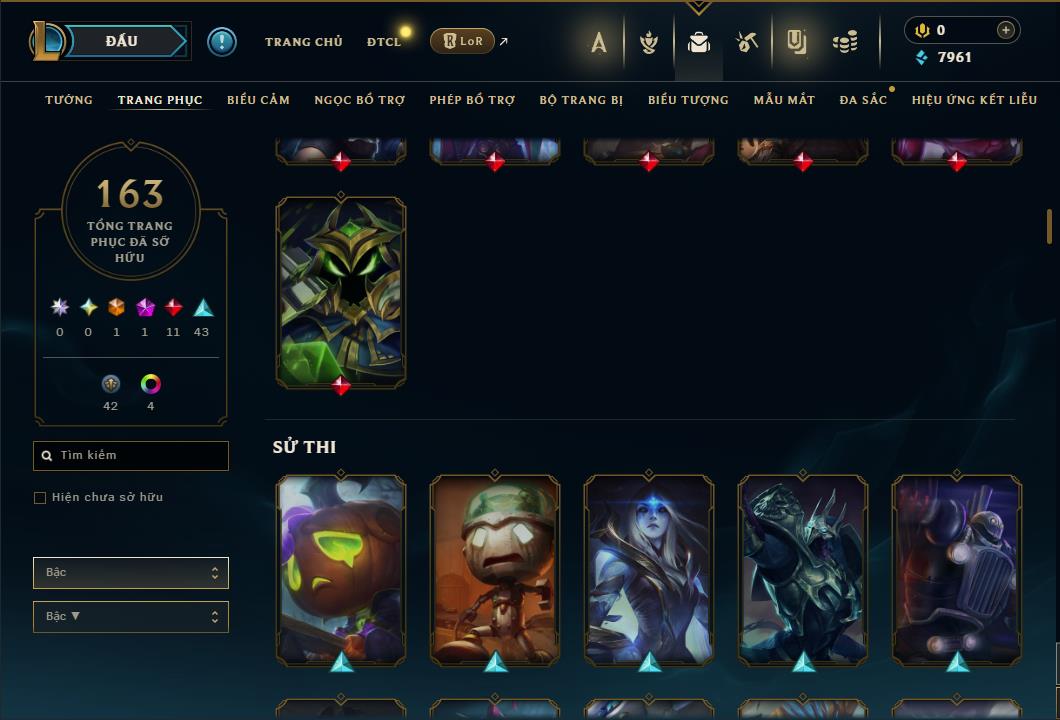Open the ĐA SẮC chromas tab
The height and width of the screenshot is (720, 1060).
click(863, 100)
